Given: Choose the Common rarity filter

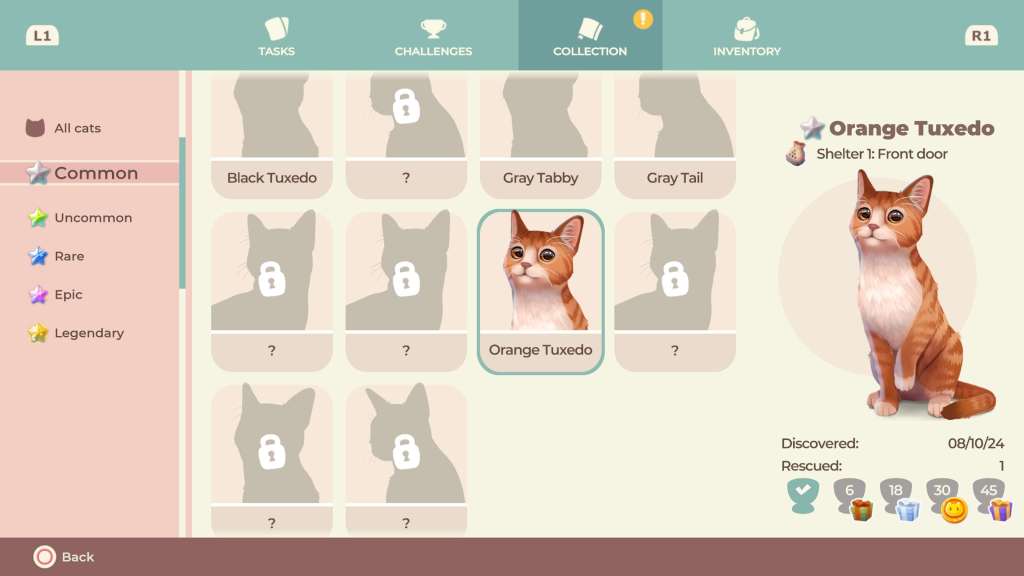Looking at the screenshot, I should [x=95, y=173].
